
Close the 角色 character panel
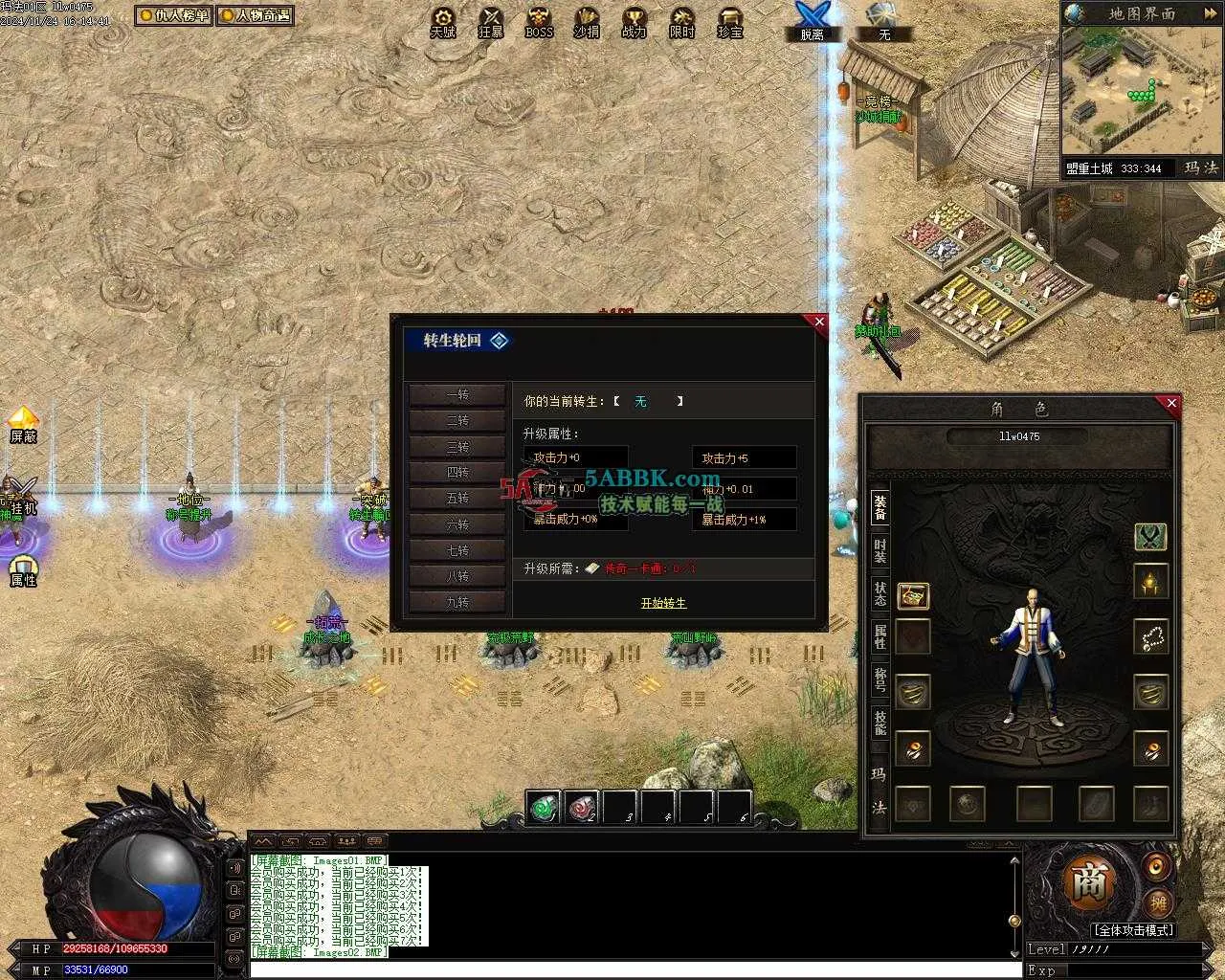pos(1171,404)
